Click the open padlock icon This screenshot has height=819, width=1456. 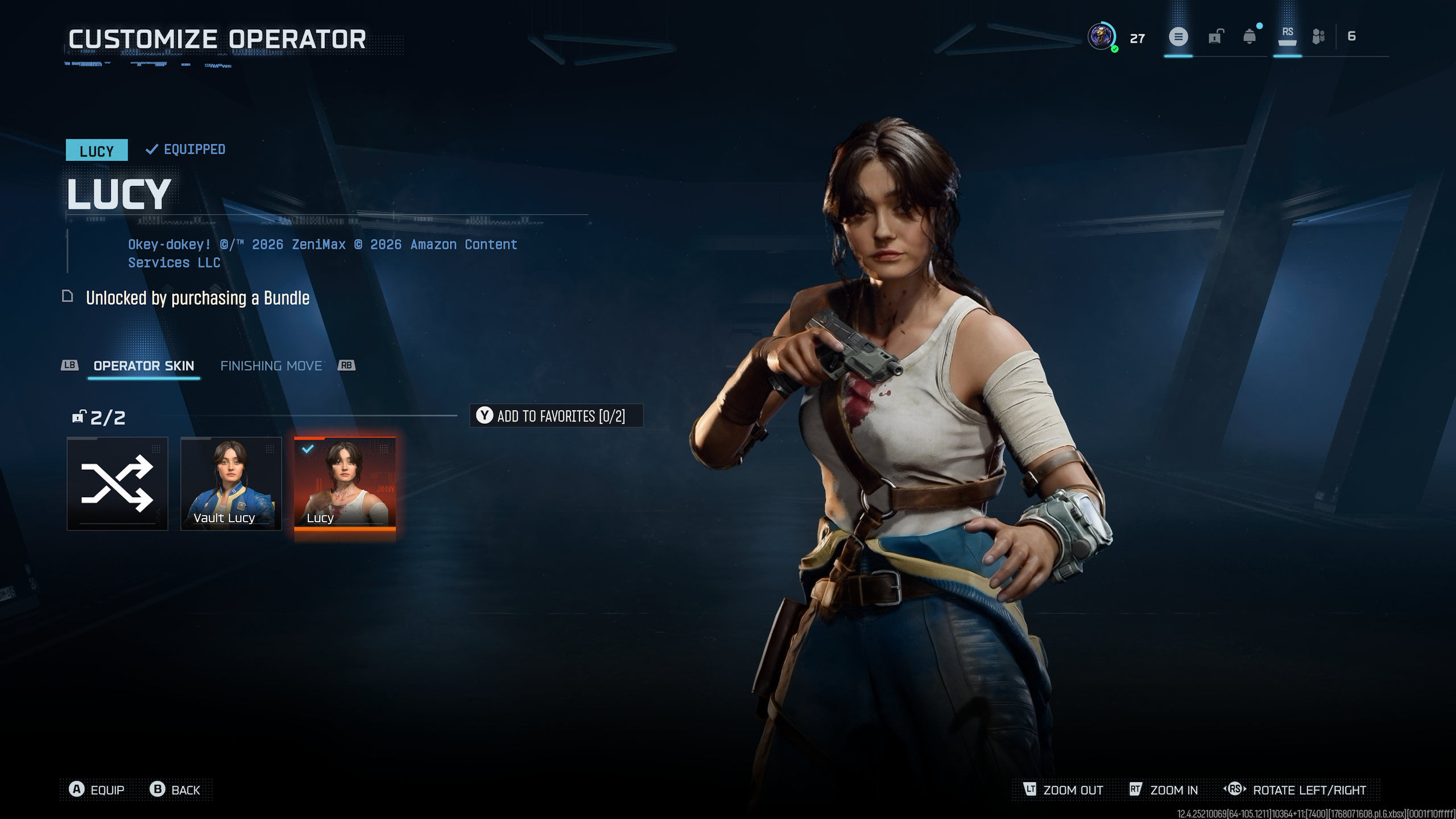(x=1215, y=37)
